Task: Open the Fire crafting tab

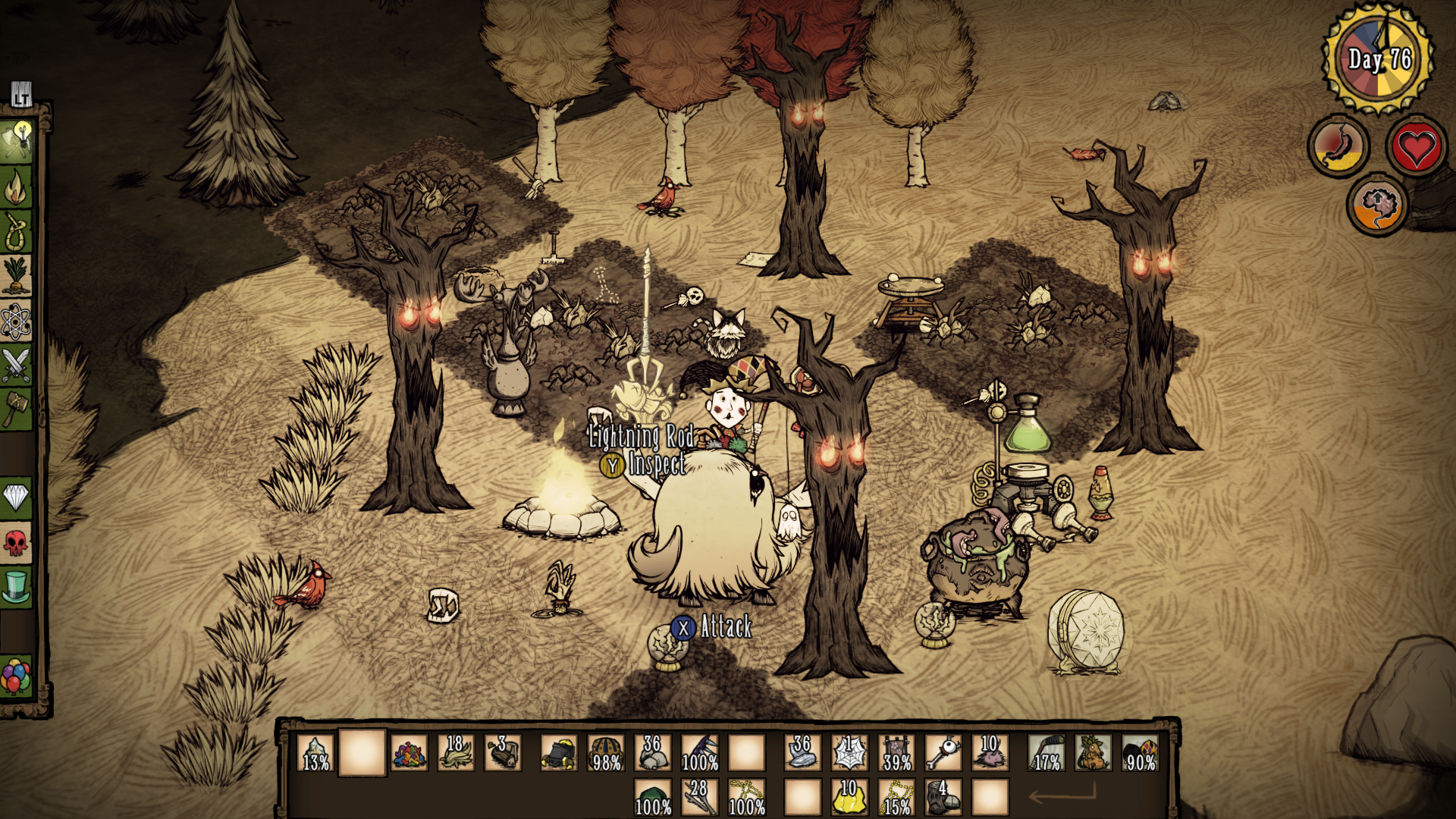Action: click(16, 187)
